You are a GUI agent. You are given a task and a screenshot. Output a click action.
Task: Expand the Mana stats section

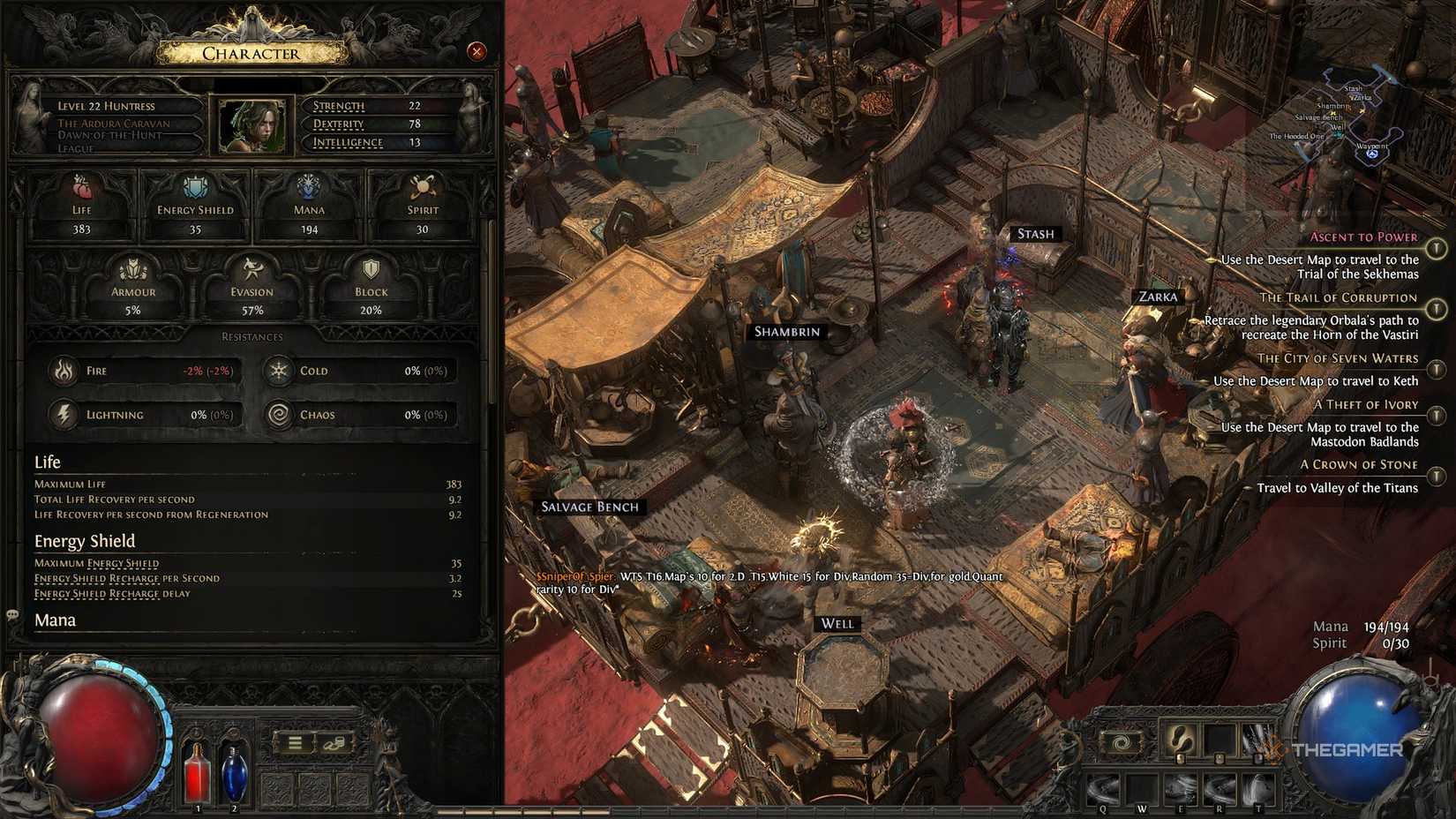[x=55, y=620]
